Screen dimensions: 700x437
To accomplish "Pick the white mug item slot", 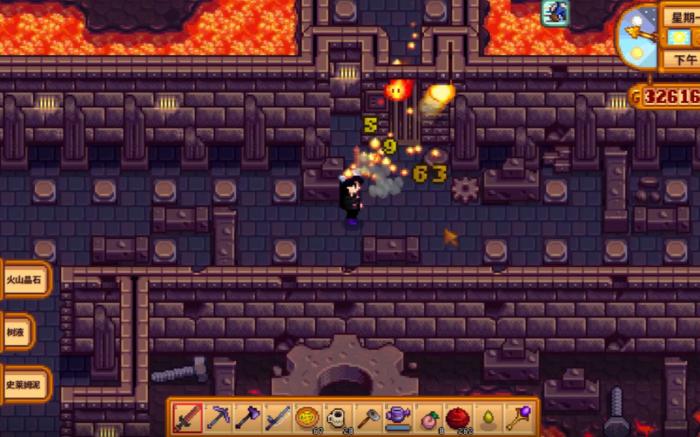I will coord(338,417).
